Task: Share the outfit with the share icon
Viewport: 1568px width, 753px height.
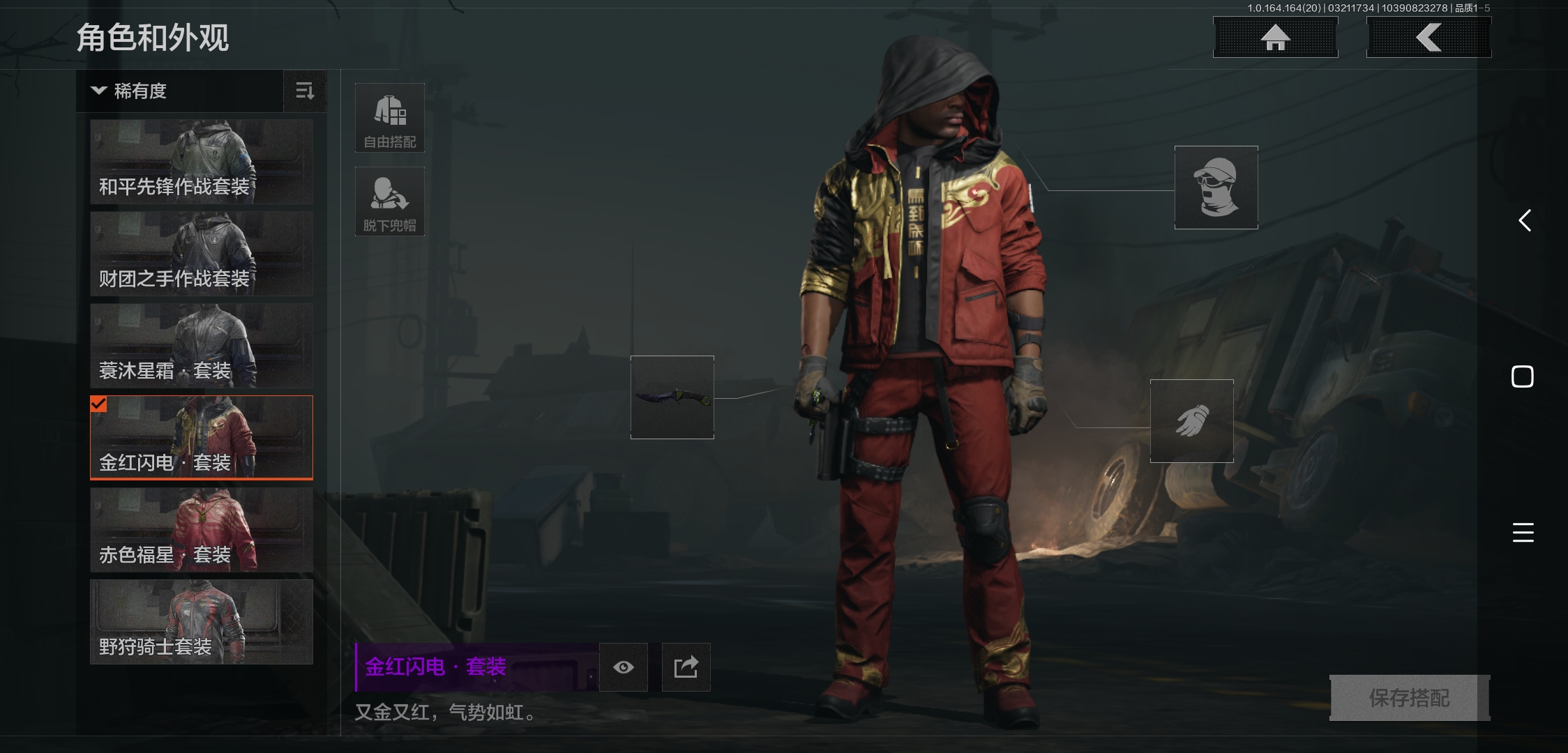Action: [686, 667]
